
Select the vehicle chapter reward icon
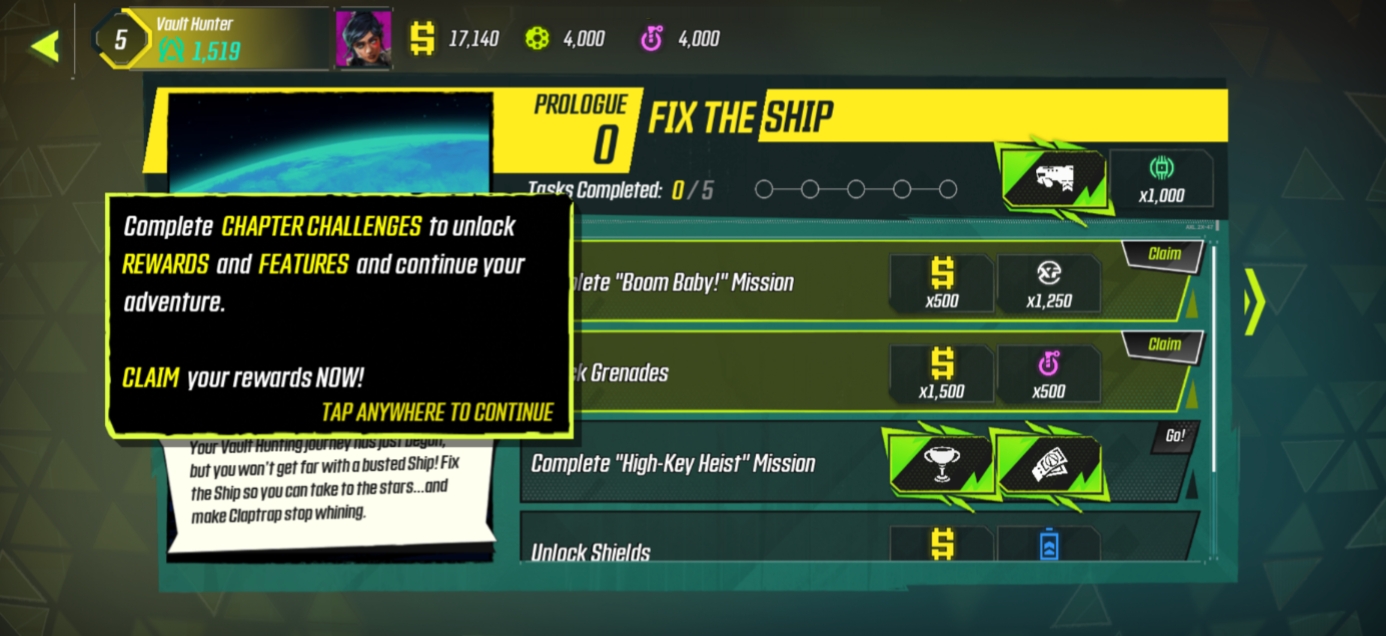(1052, 179)
